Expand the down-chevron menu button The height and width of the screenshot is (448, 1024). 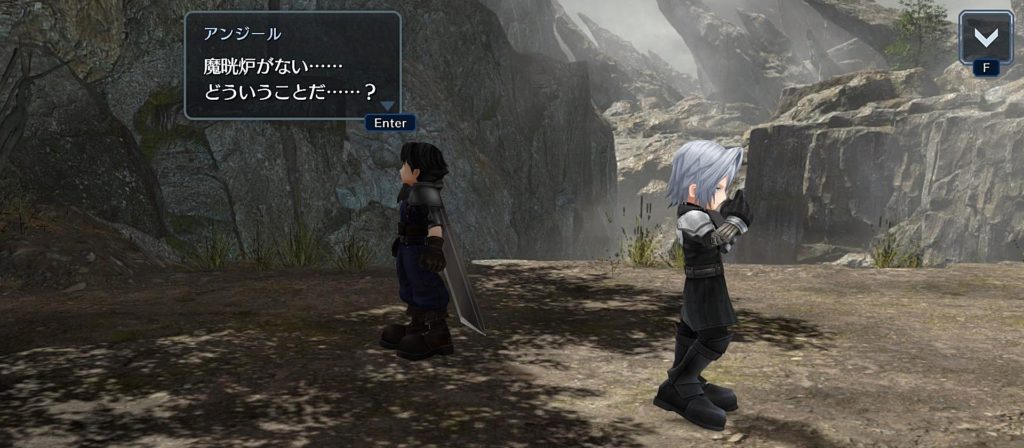point(985,38)
